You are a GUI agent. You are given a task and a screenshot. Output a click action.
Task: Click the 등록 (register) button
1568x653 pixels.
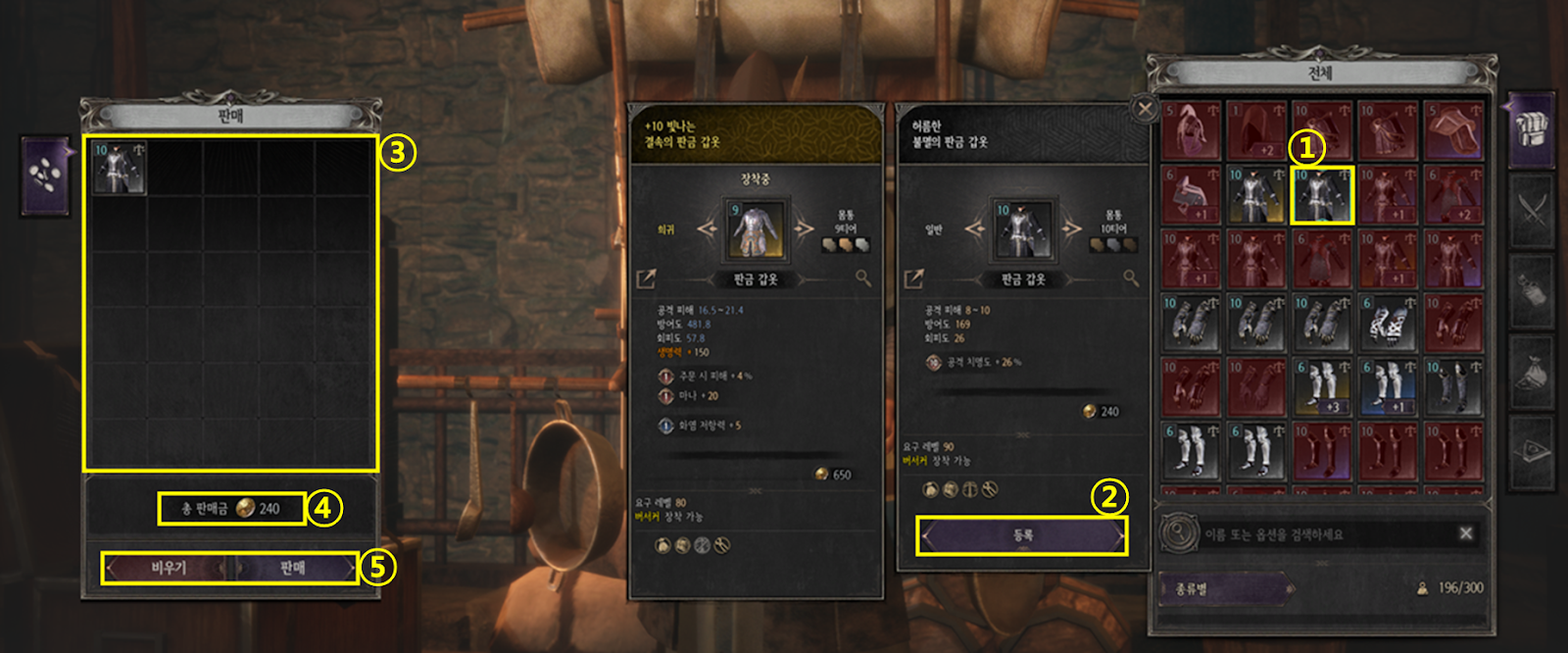pyautogui.click(x=1022, y=535)
